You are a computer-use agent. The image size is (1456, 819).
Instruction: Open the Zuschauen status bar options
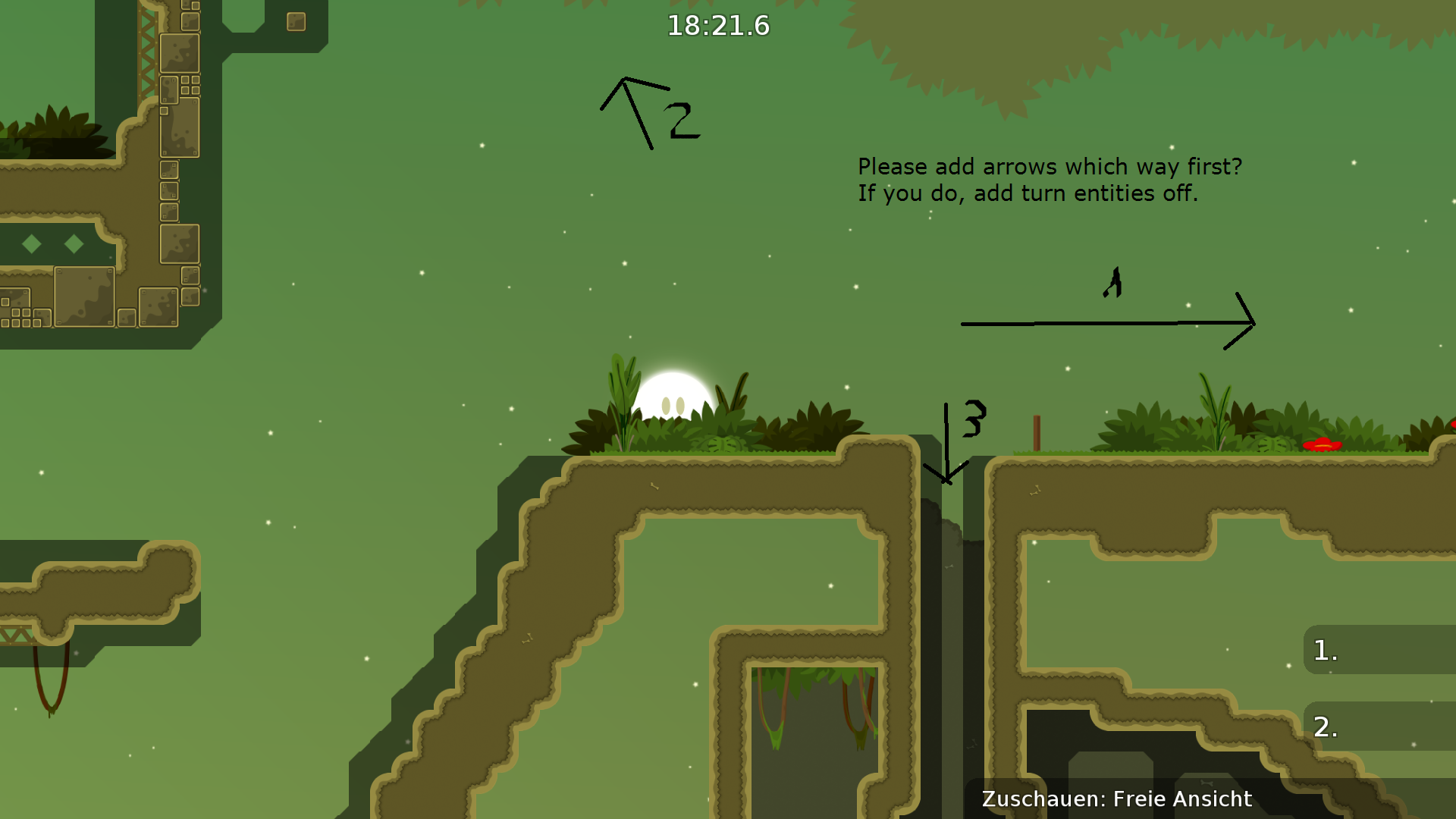(1040, 799)
